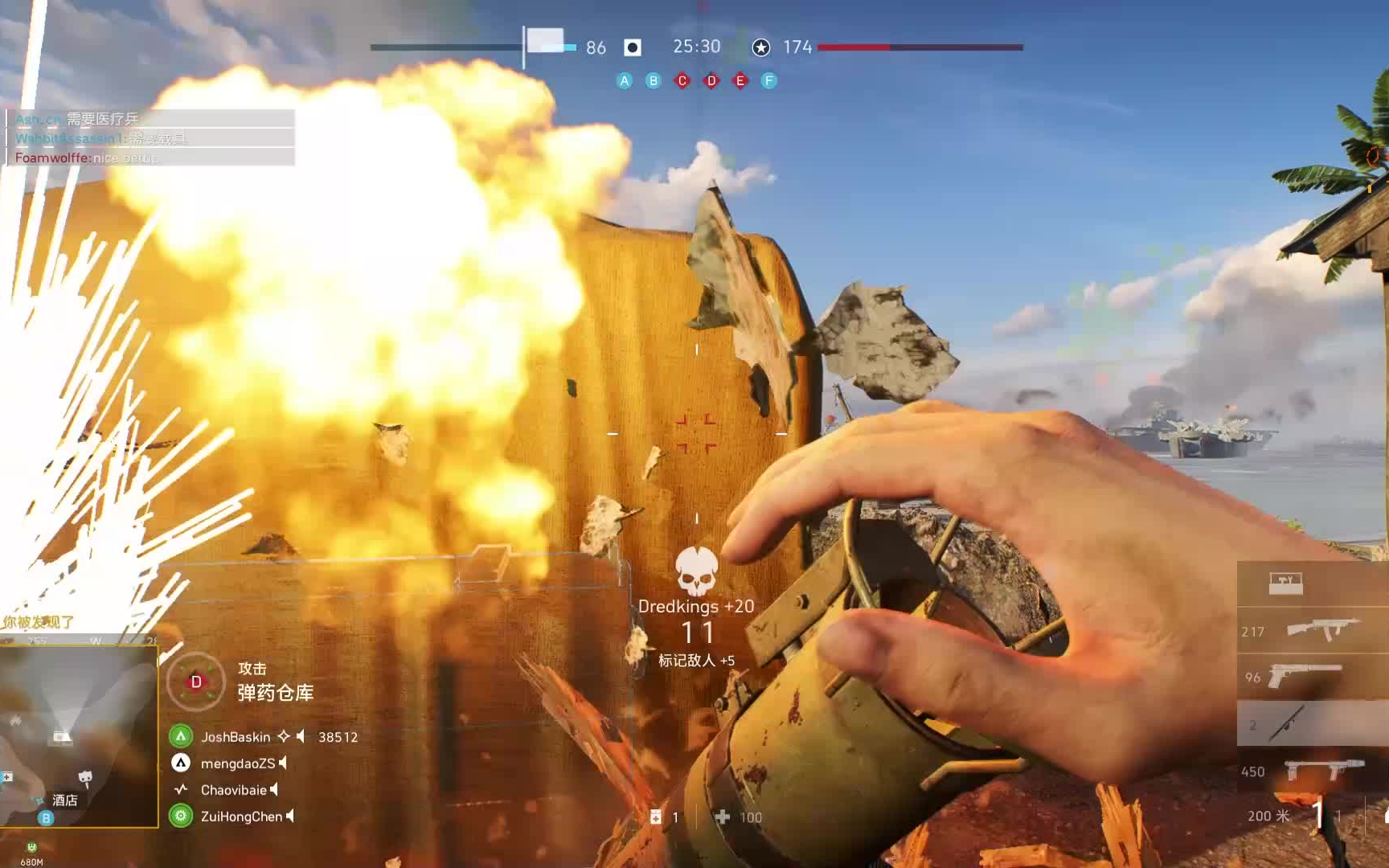
Task: Select red capture point D in the top bar
Action: [x=711, y=80]
